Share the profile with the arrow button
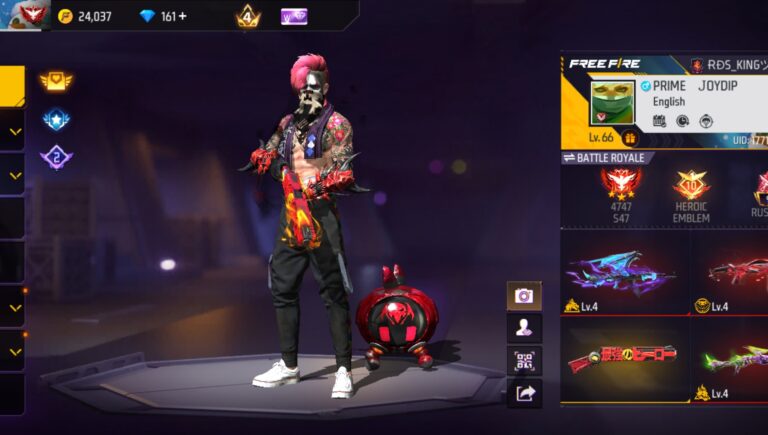 pos(524,394)
